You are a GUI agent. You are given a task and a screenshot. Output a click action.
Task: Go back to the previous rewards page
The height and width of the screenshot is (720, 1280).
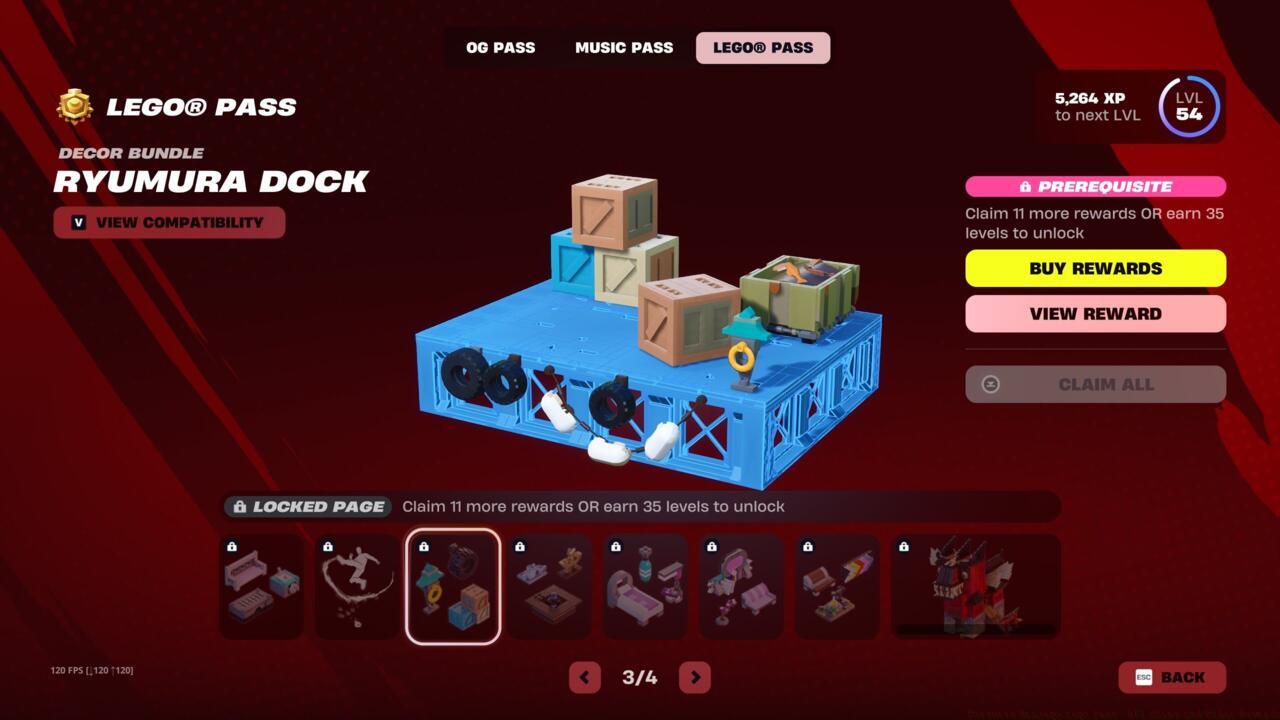tap(585, 677)
